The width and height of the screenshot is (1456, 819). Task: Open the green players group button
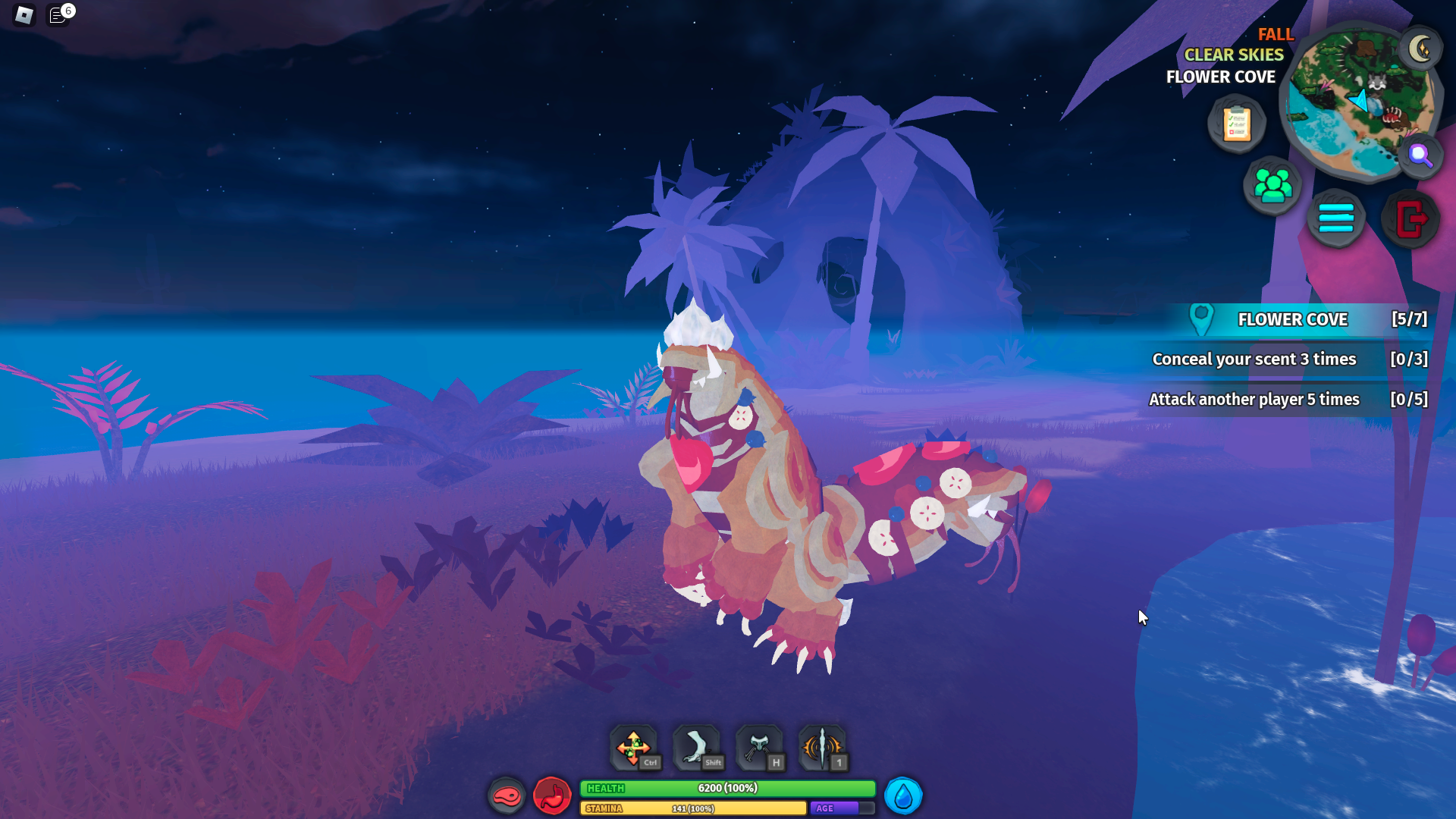tap(1272, 186)
